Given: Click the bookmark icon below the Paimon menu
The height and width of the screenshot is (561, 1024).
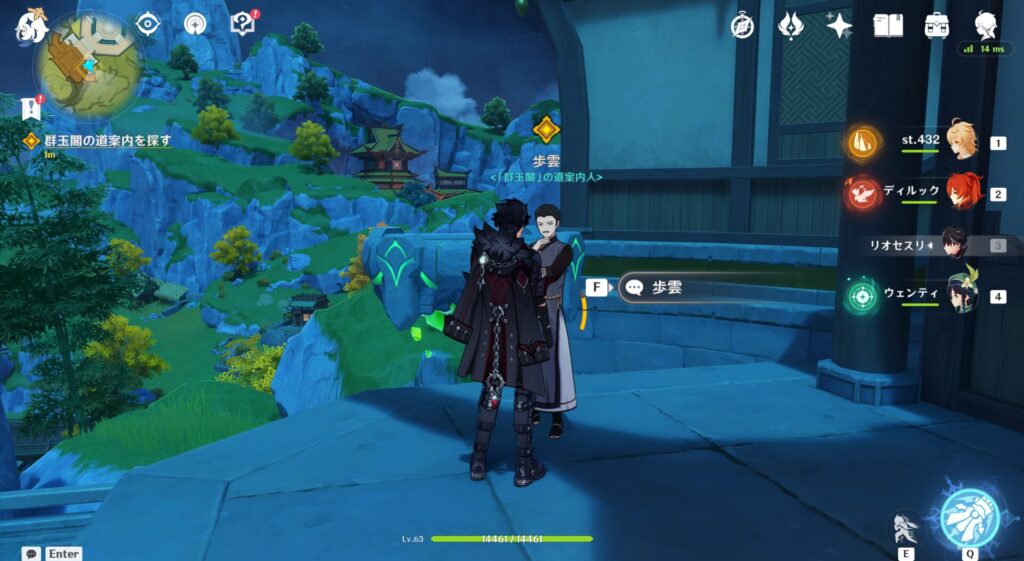Looking at the screenshot, I should pyautogui.click(x=30, y=109).
